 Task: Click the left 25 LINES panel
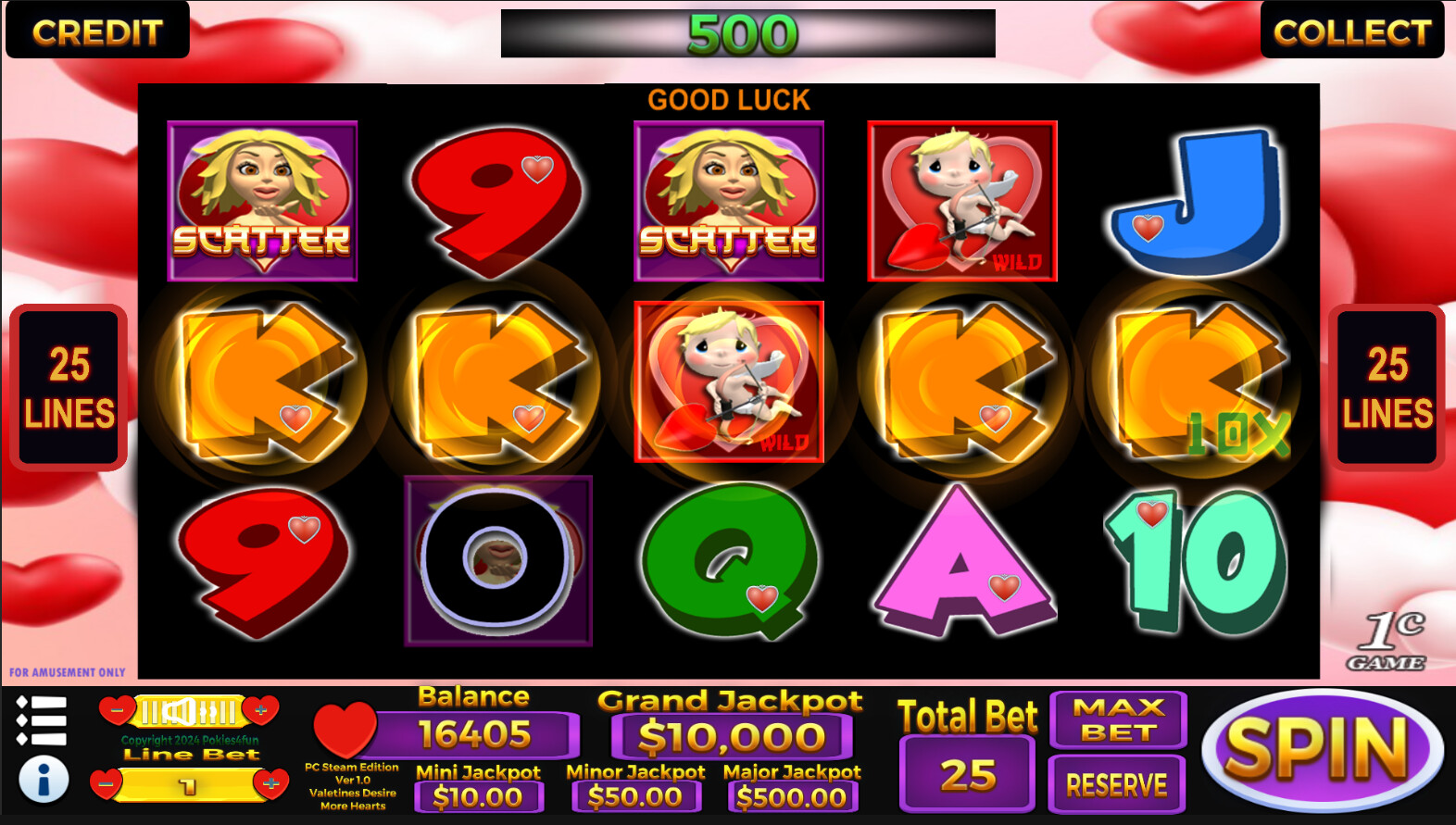69,386
